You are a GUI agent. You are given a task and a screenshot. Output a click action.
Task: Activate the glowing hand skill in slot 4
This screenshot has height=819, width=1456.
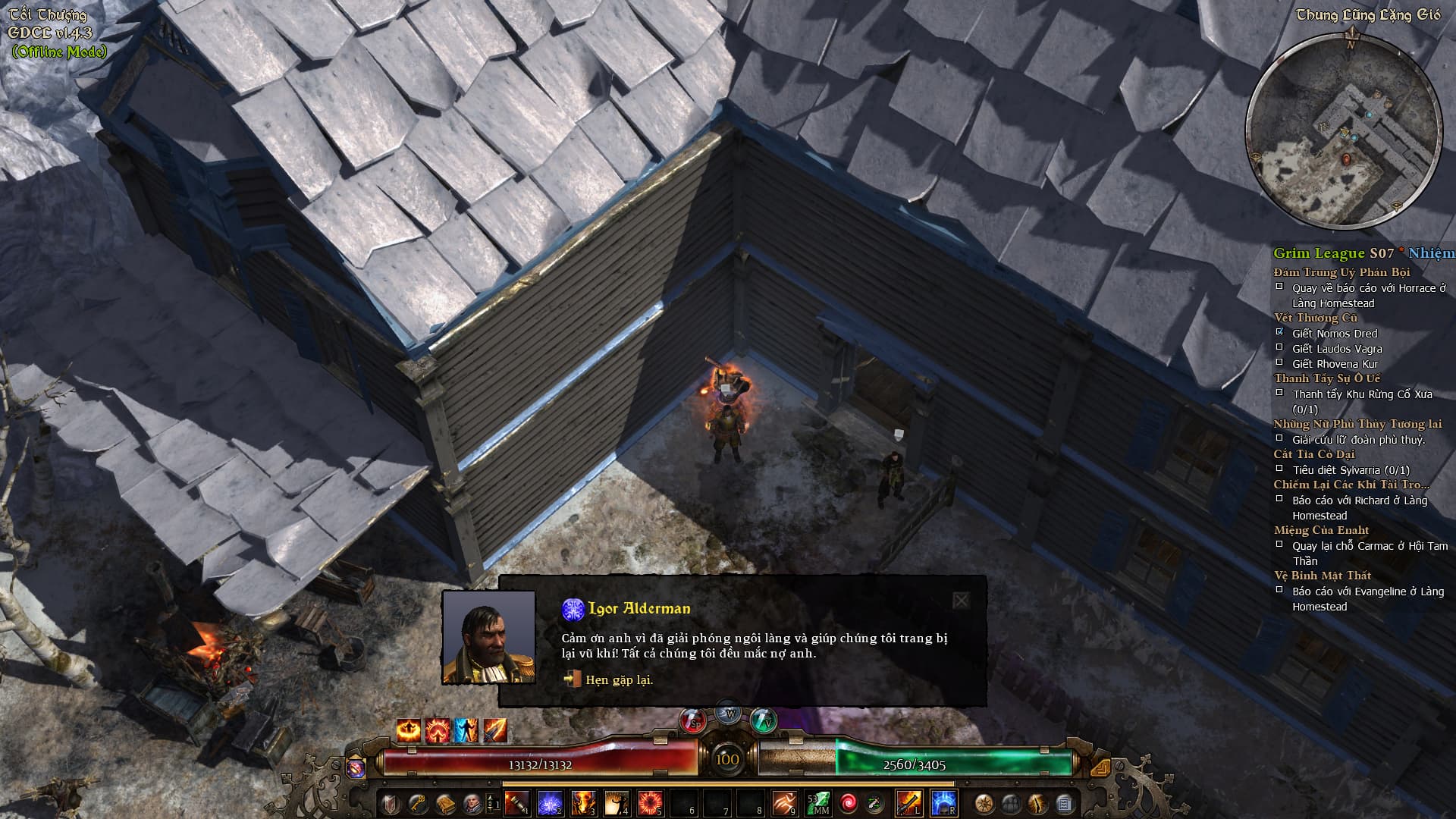point(617,803)
